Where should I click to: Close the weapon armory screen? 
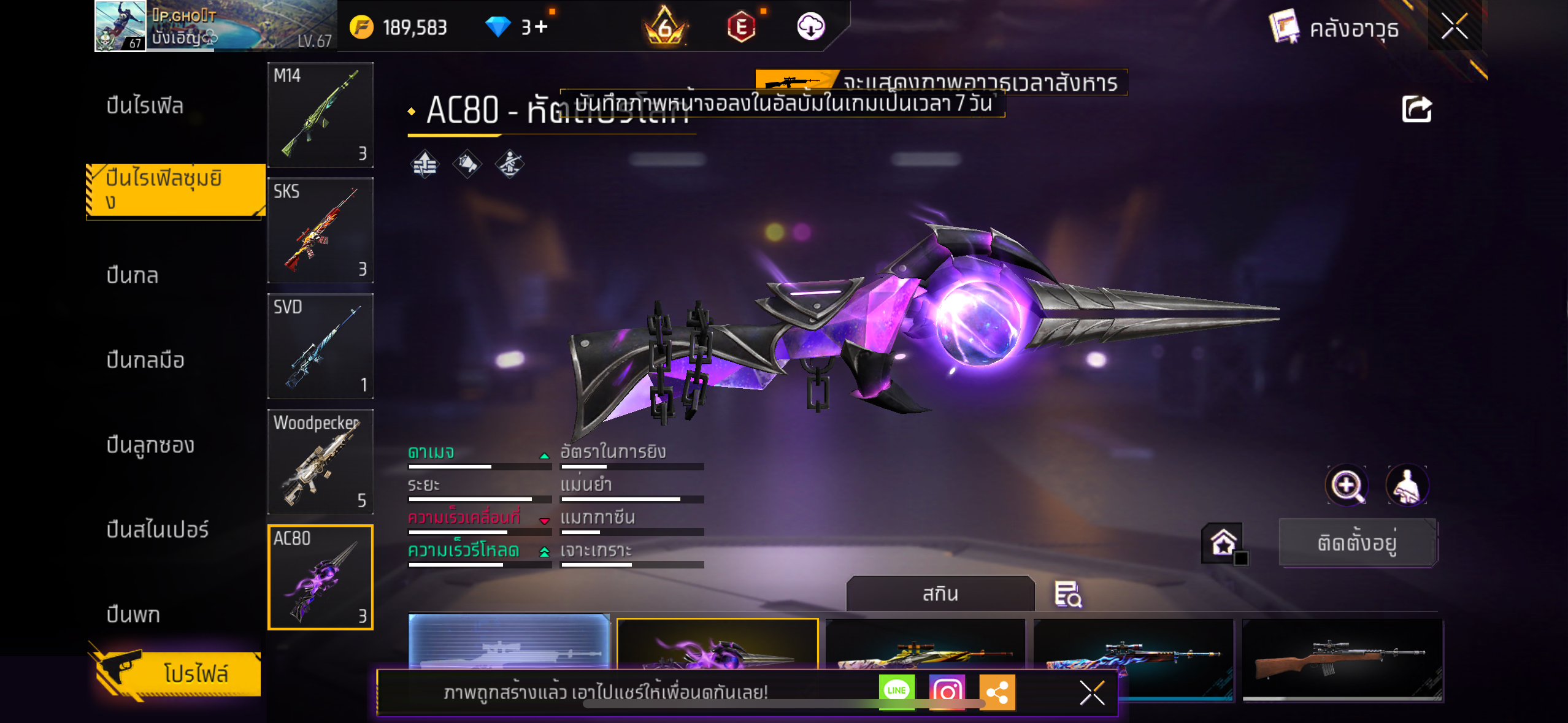[x=1454, y=26]
